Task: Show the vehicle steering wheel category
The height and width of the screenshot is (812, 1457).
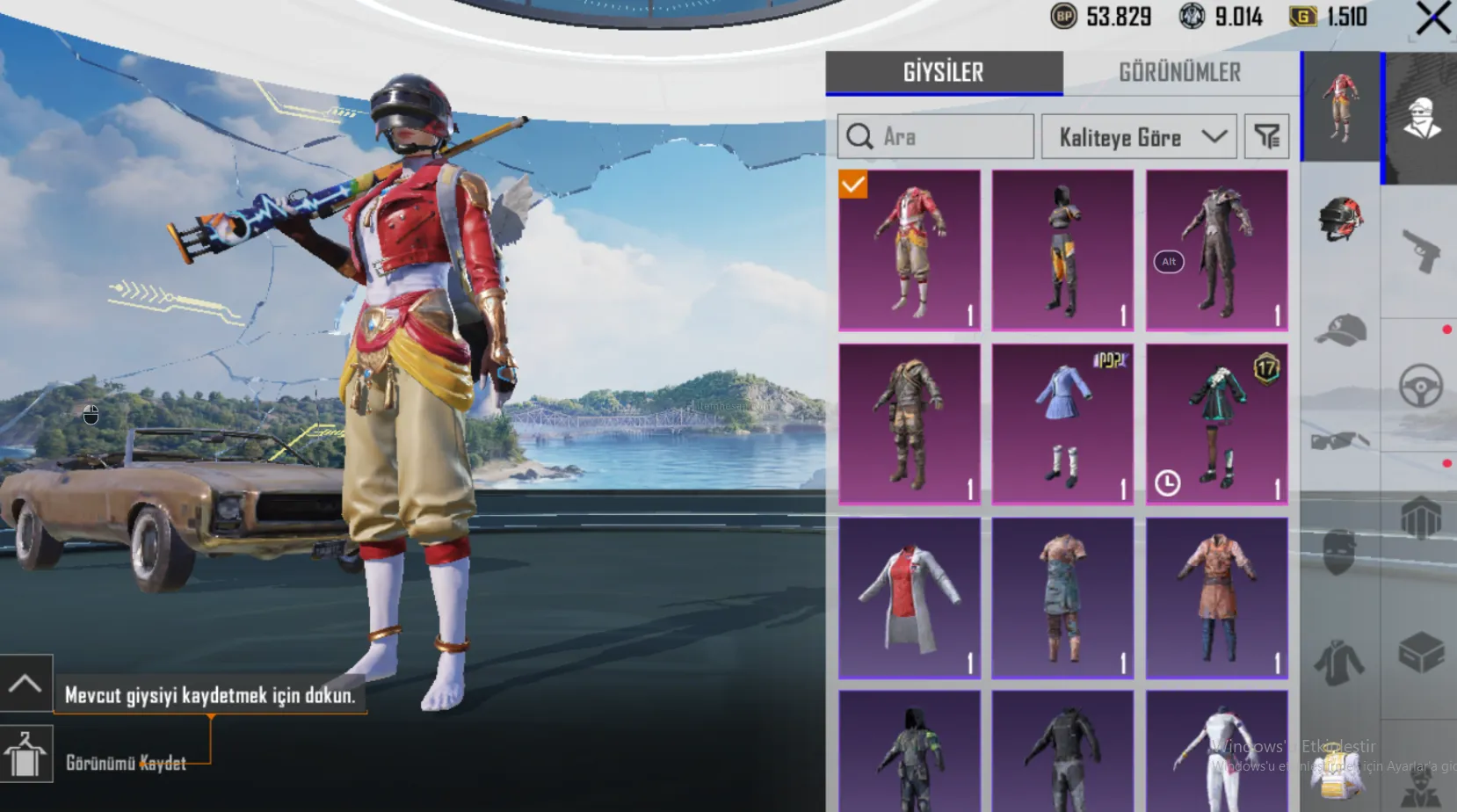Action: point(1420,384)
